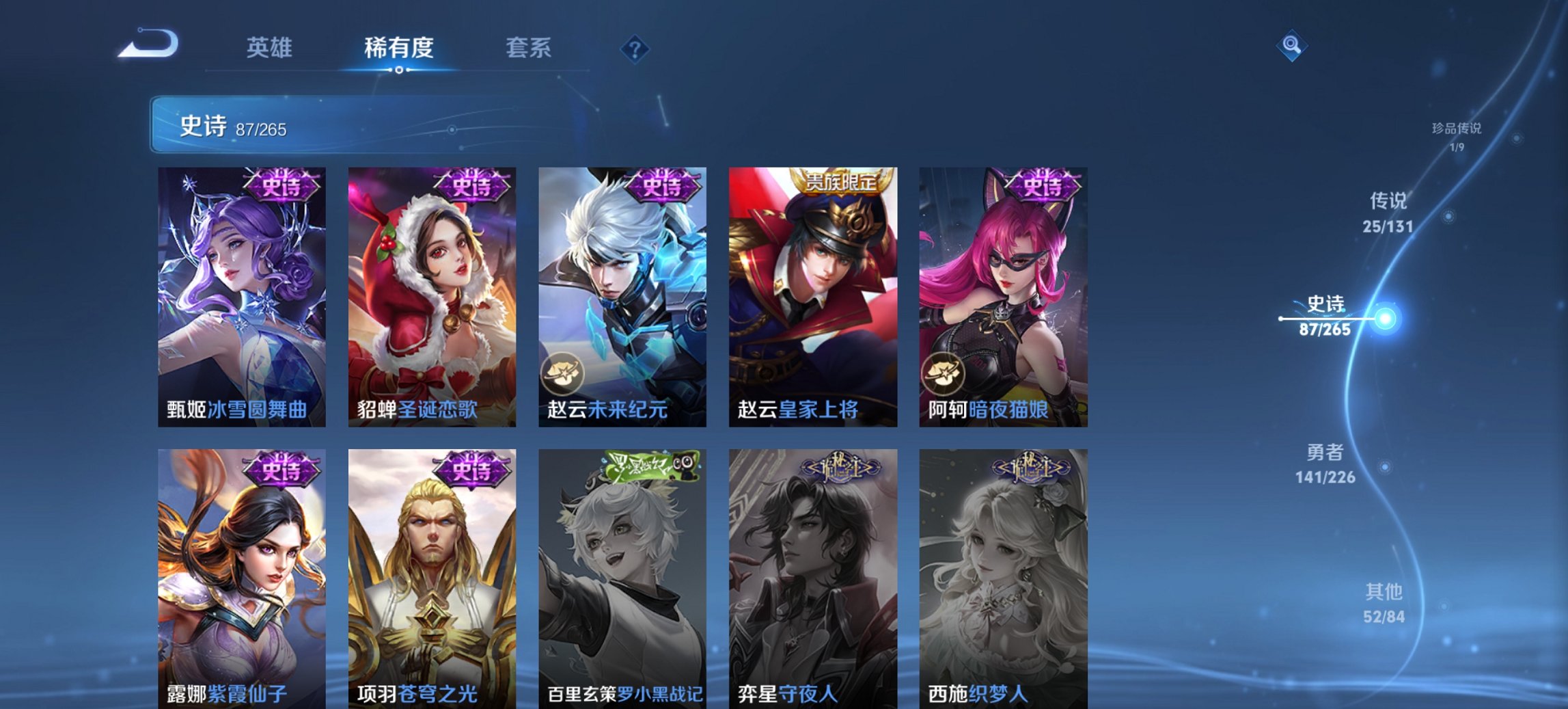Click the question mark help icon

(x=634, y=48)
